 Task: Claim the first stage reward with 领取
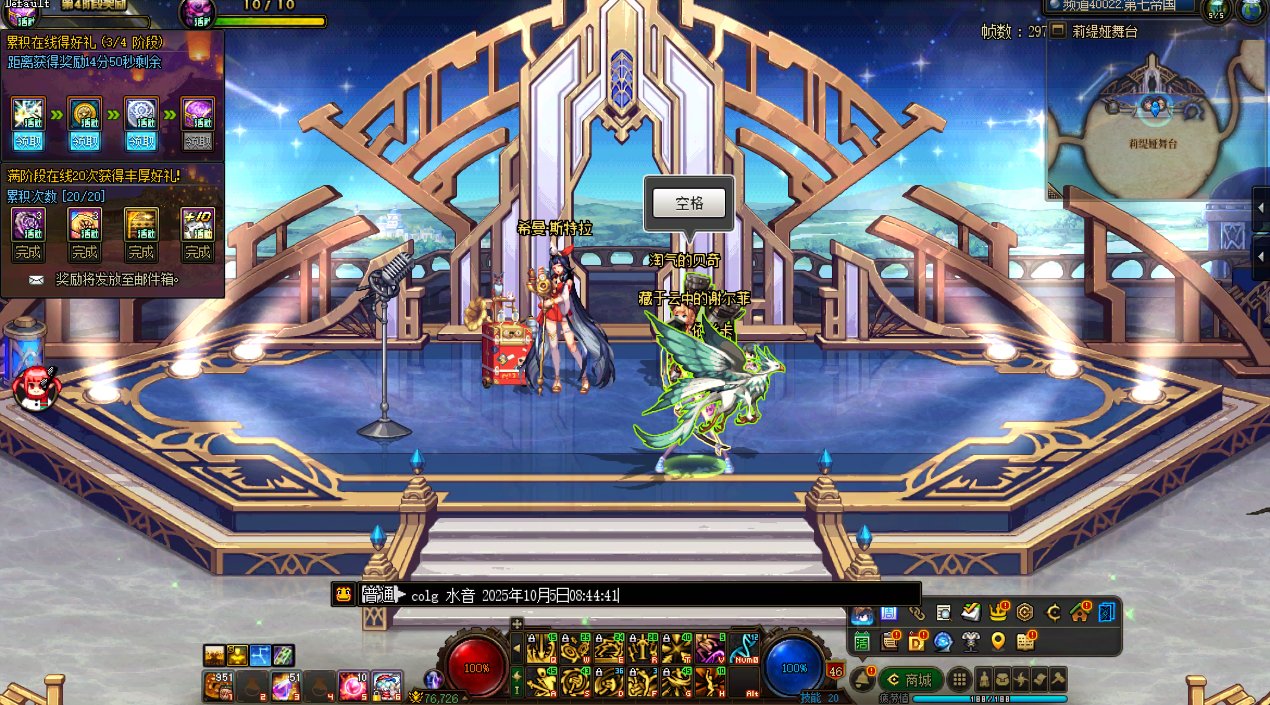point(28,142)
